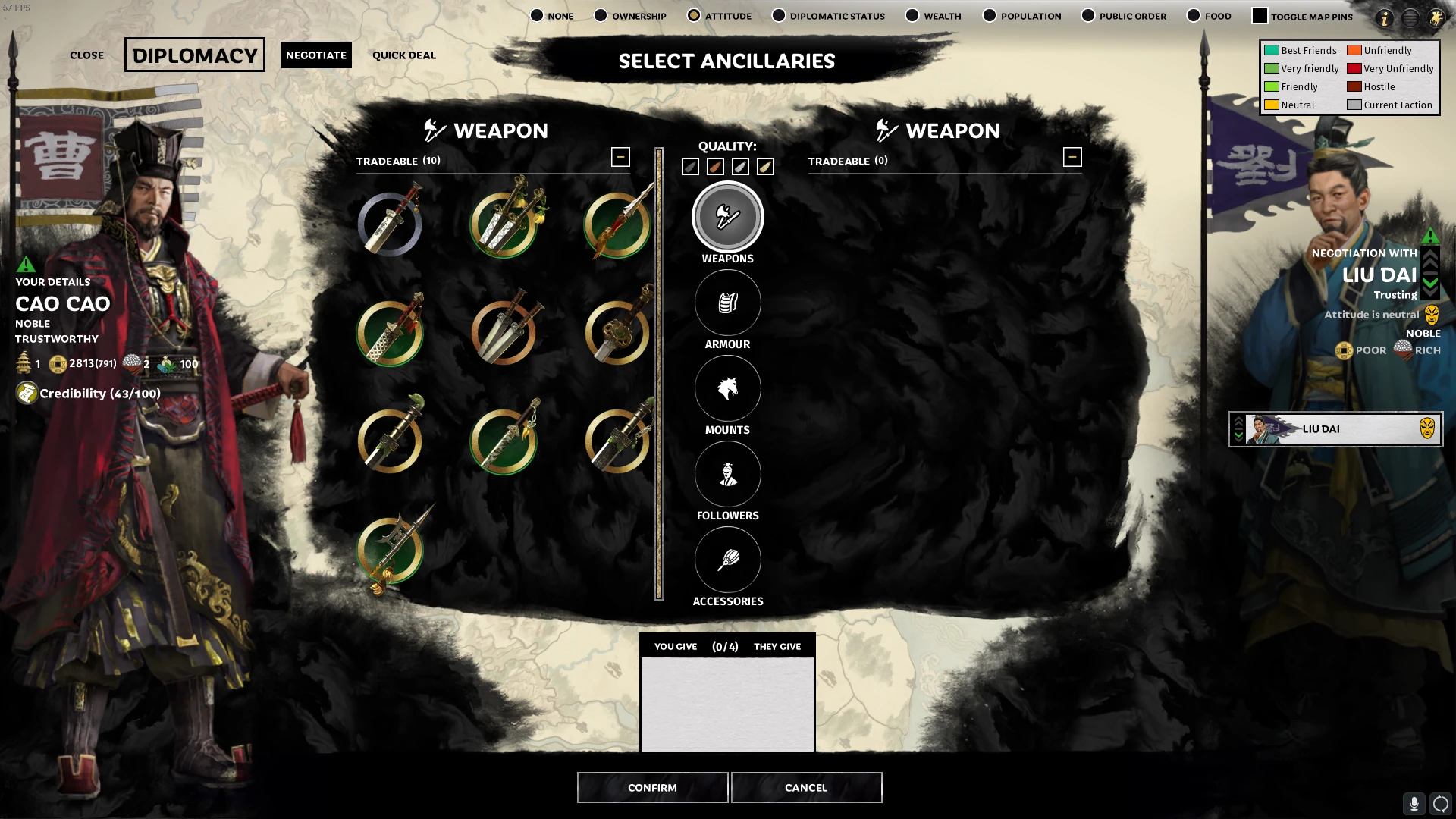
Task: Select the Ownership map overlay
Action: click(601, 16)
